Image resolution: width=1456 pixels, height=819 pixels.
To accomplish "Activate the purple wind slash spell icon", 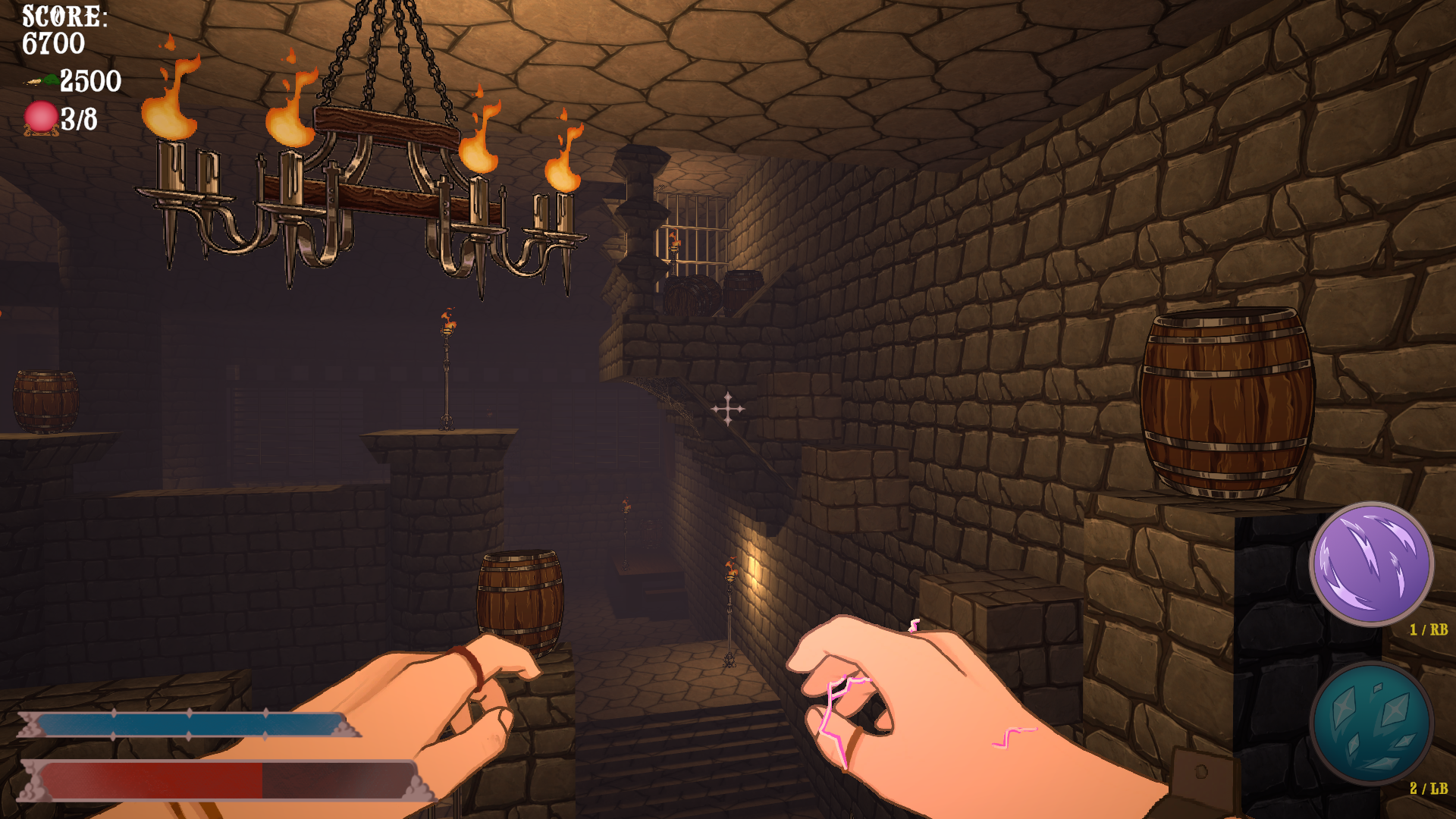I will [x=1371, y=564].
